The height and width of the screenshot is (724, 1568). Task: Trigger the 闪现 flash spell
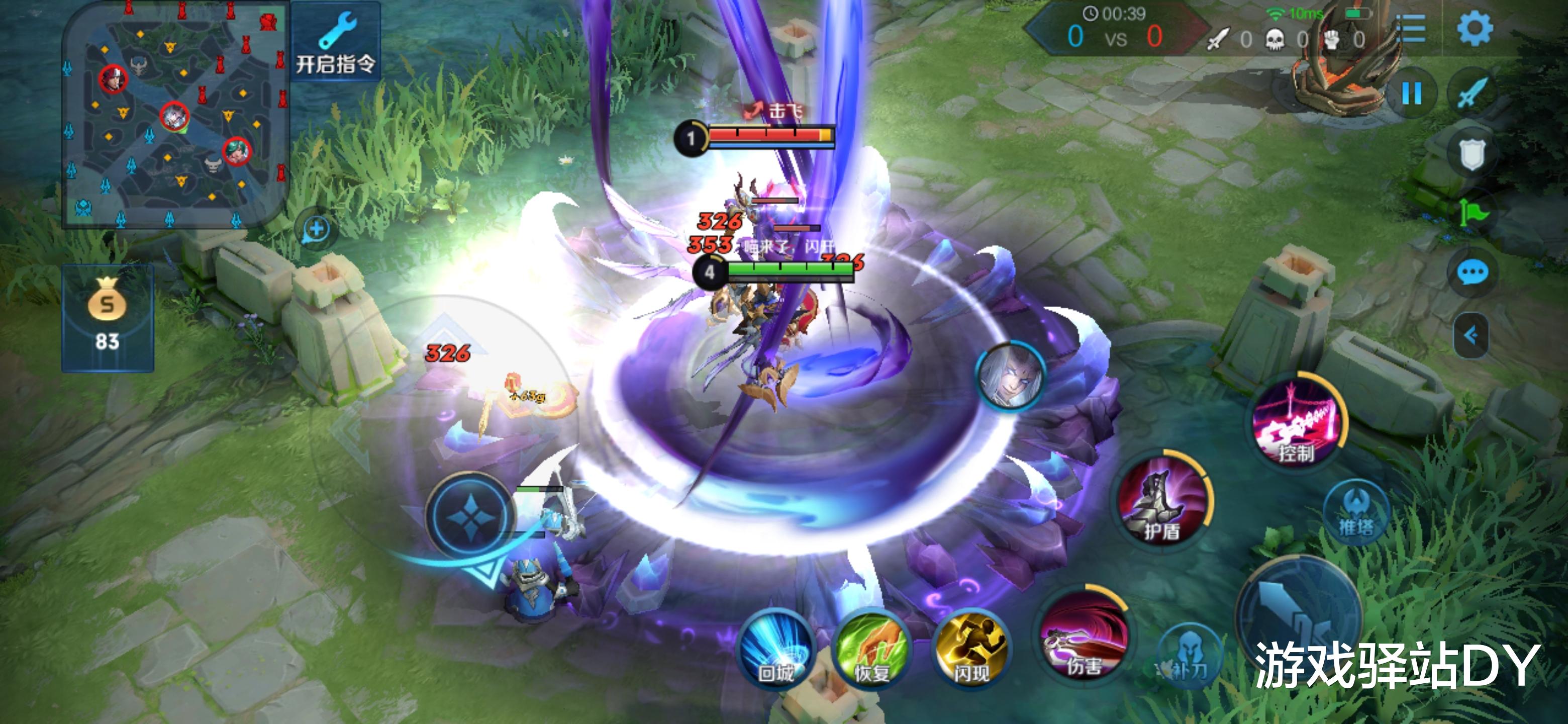970,650
